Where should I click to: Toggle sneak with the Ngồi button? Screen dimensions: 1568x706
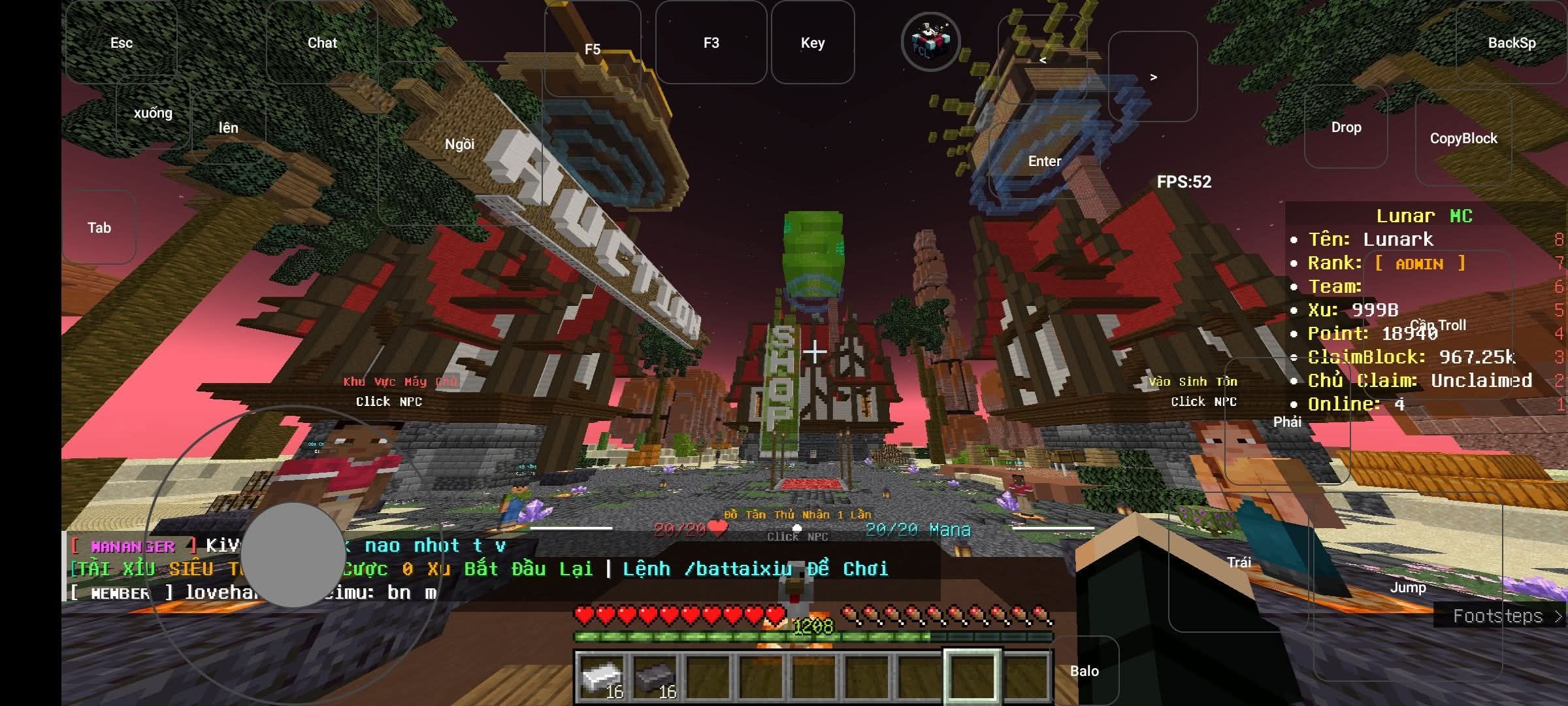pos(459,143)
